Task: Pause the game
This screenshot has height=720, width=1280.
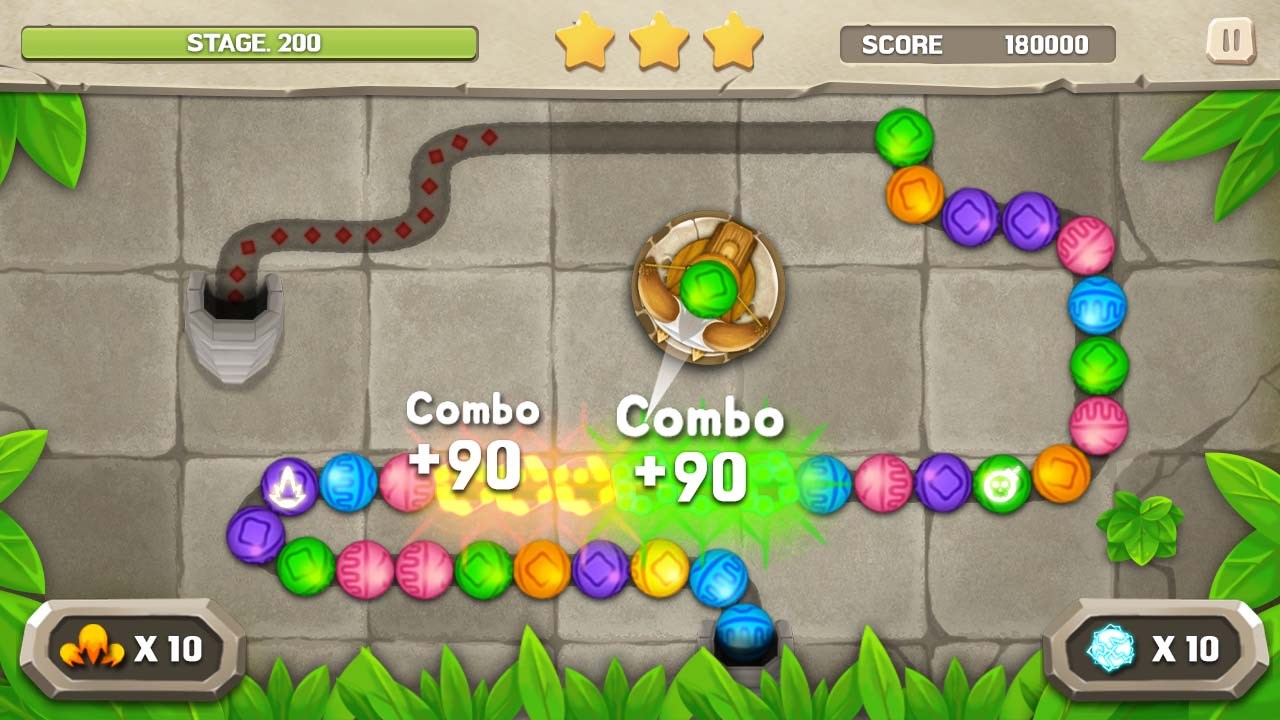Action: coord(1232,42)
